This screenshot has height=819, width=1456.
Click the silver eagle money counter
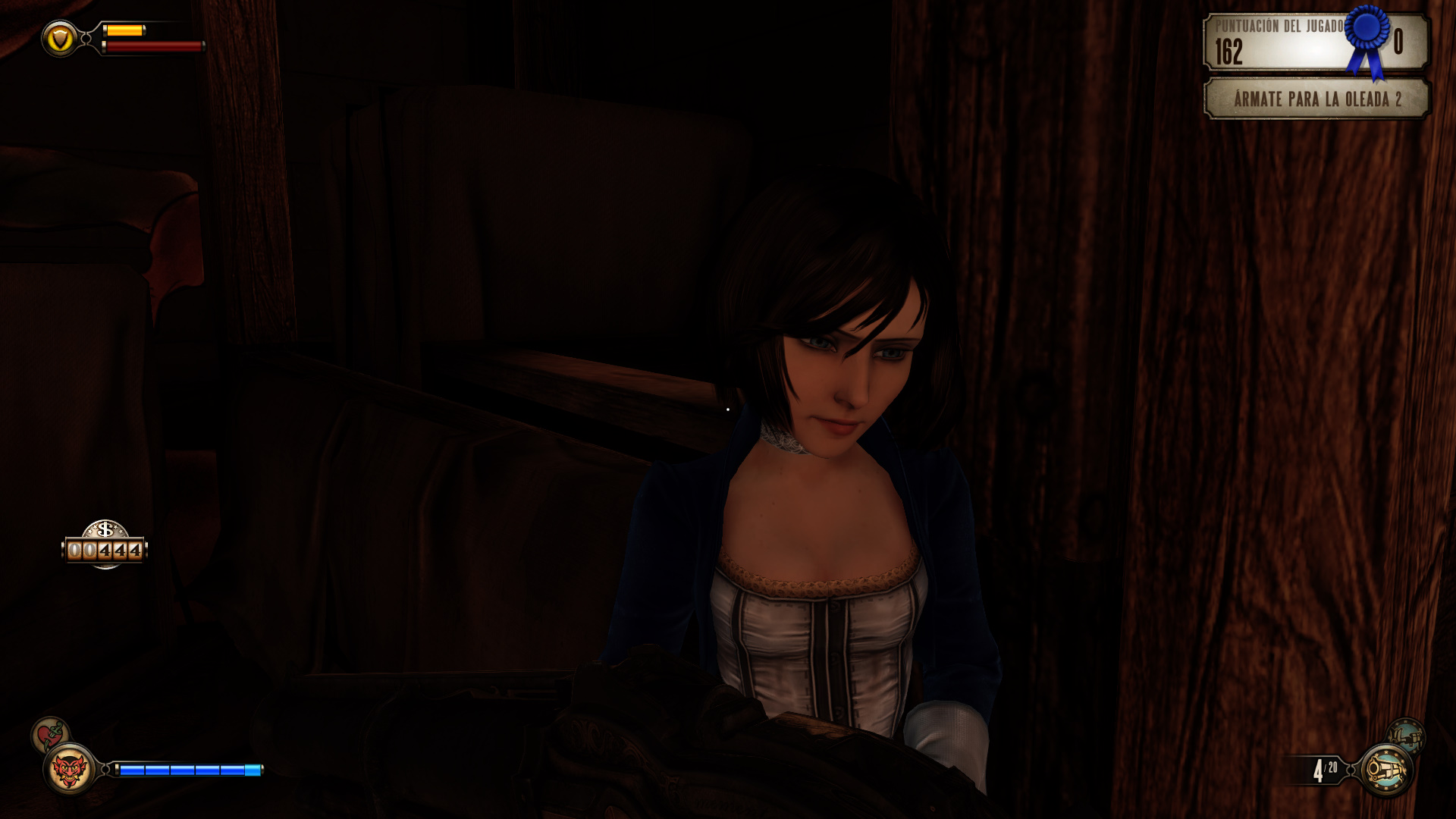click(105, 546)
